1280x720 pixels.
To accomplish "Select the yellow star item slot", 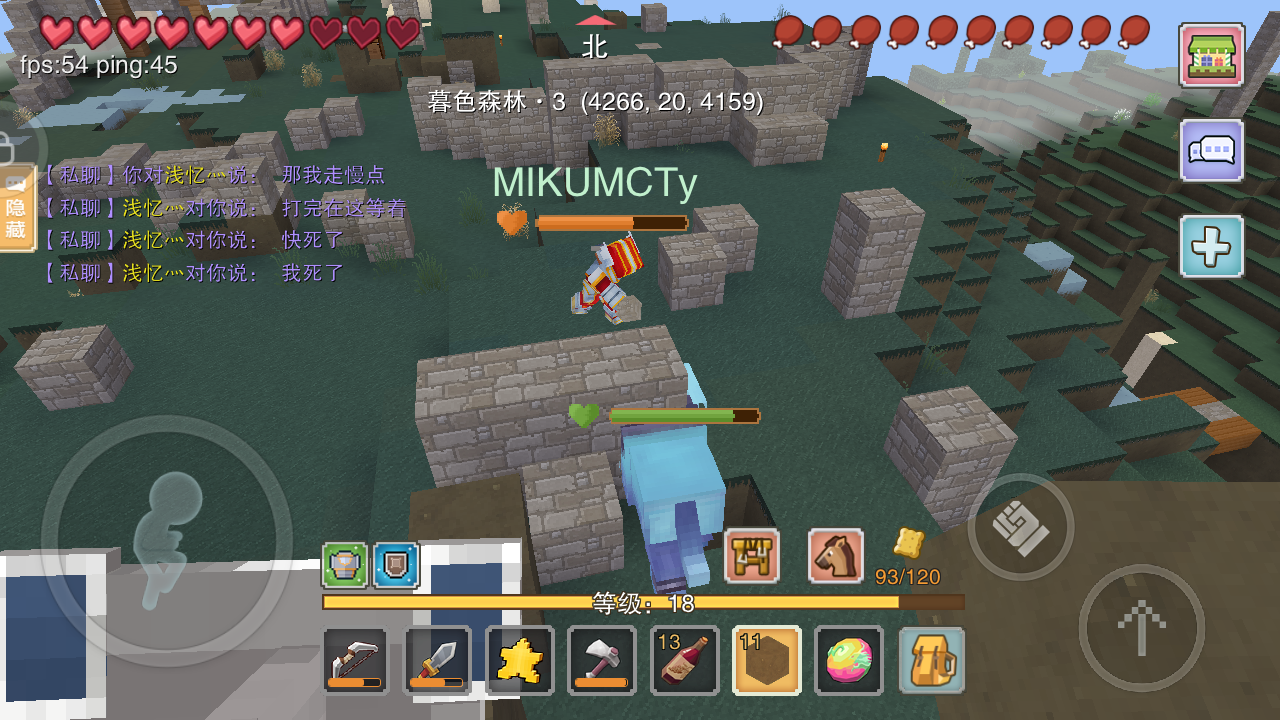I will pyautogui.click(x=519, y=660).
